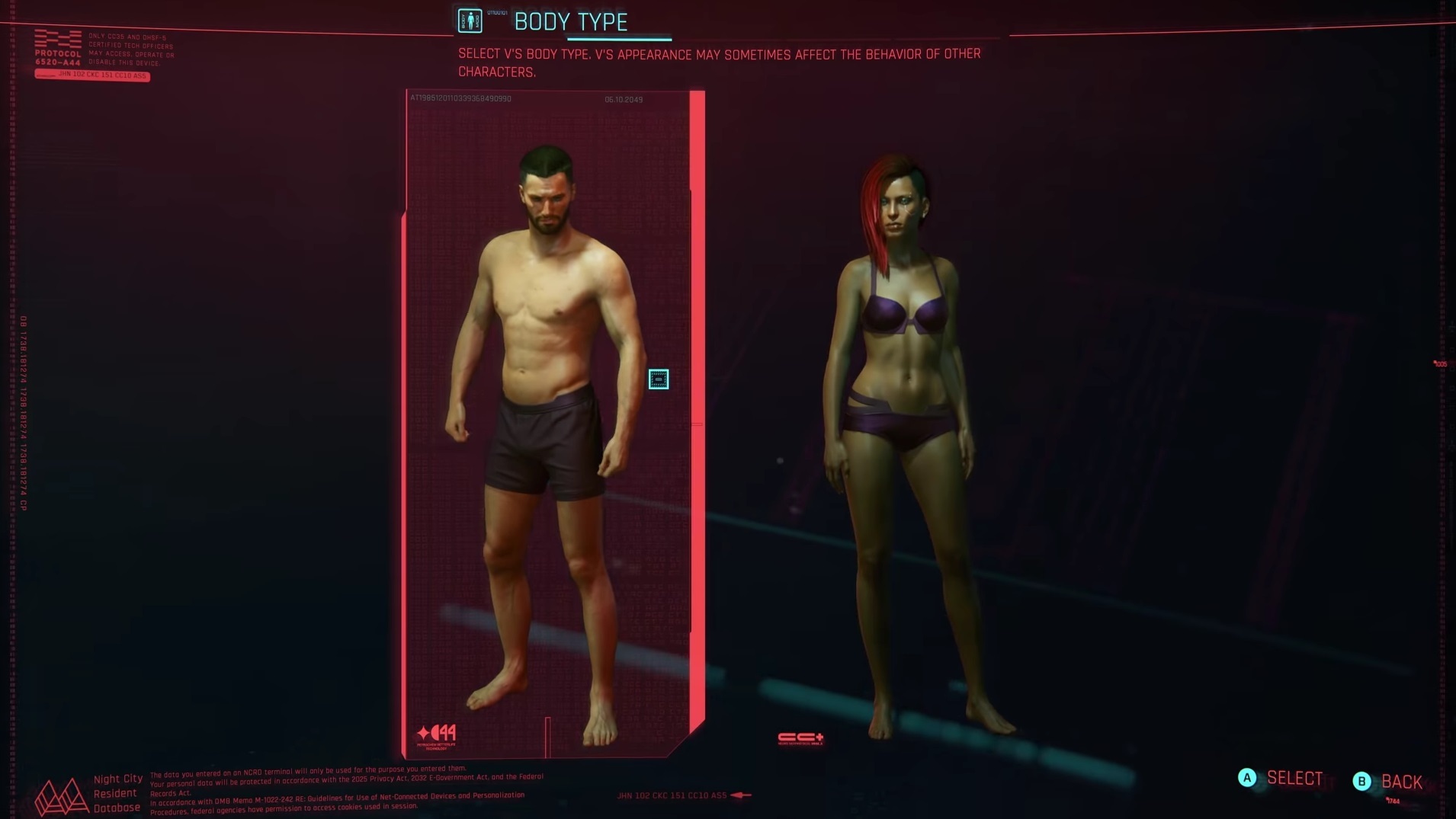
Task: Expand the red JHN 102 CKC 151 tag
Action: pyautogui.click(x=93, y=76)
